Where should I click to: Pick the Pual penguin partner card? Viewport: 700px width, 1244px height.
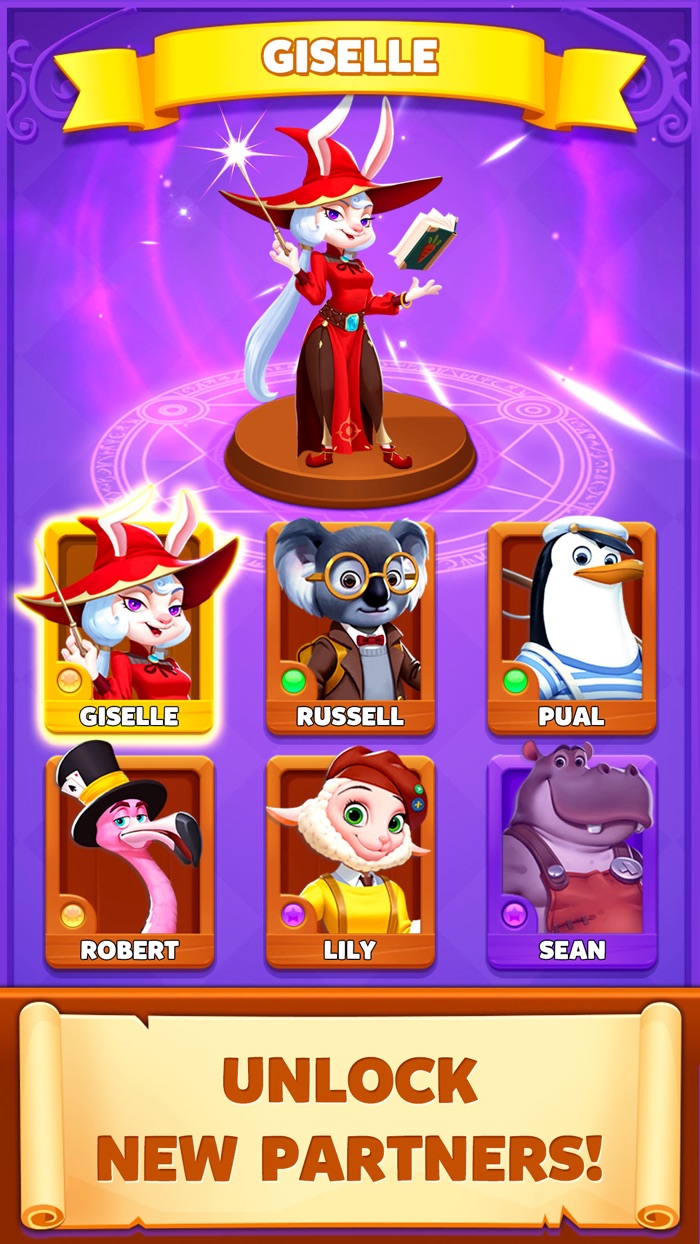pyautogui.click(x=571, y=625)
